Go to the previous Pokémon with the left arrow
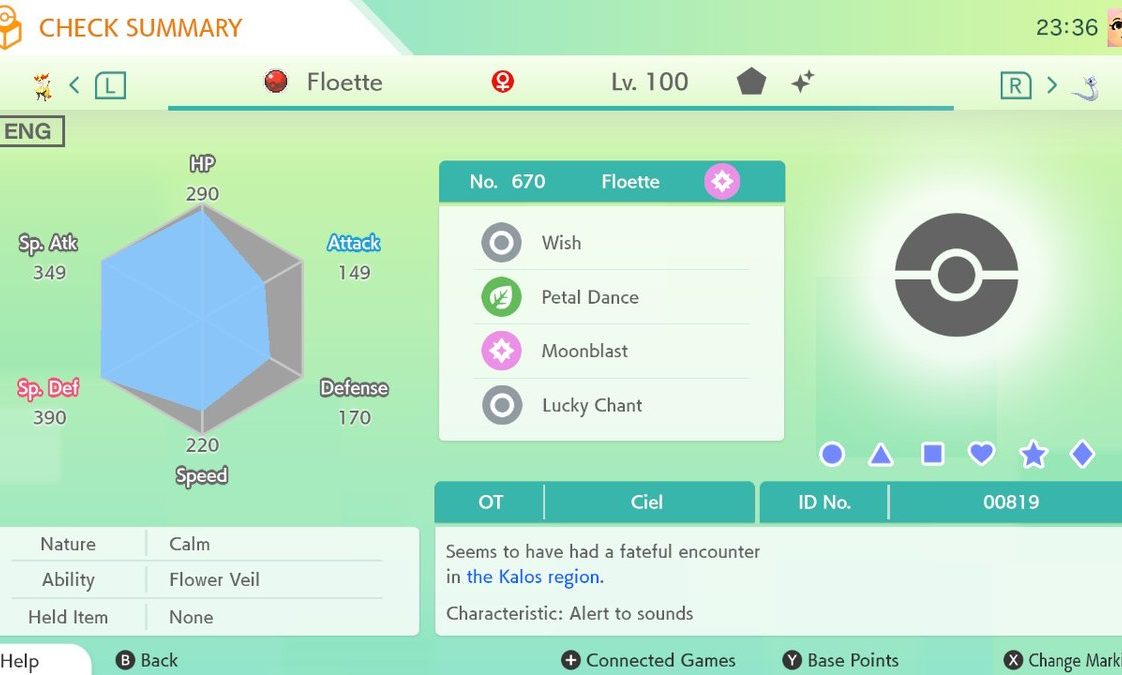The width and height of the screenshot is (1122, 675). [74, 85]
